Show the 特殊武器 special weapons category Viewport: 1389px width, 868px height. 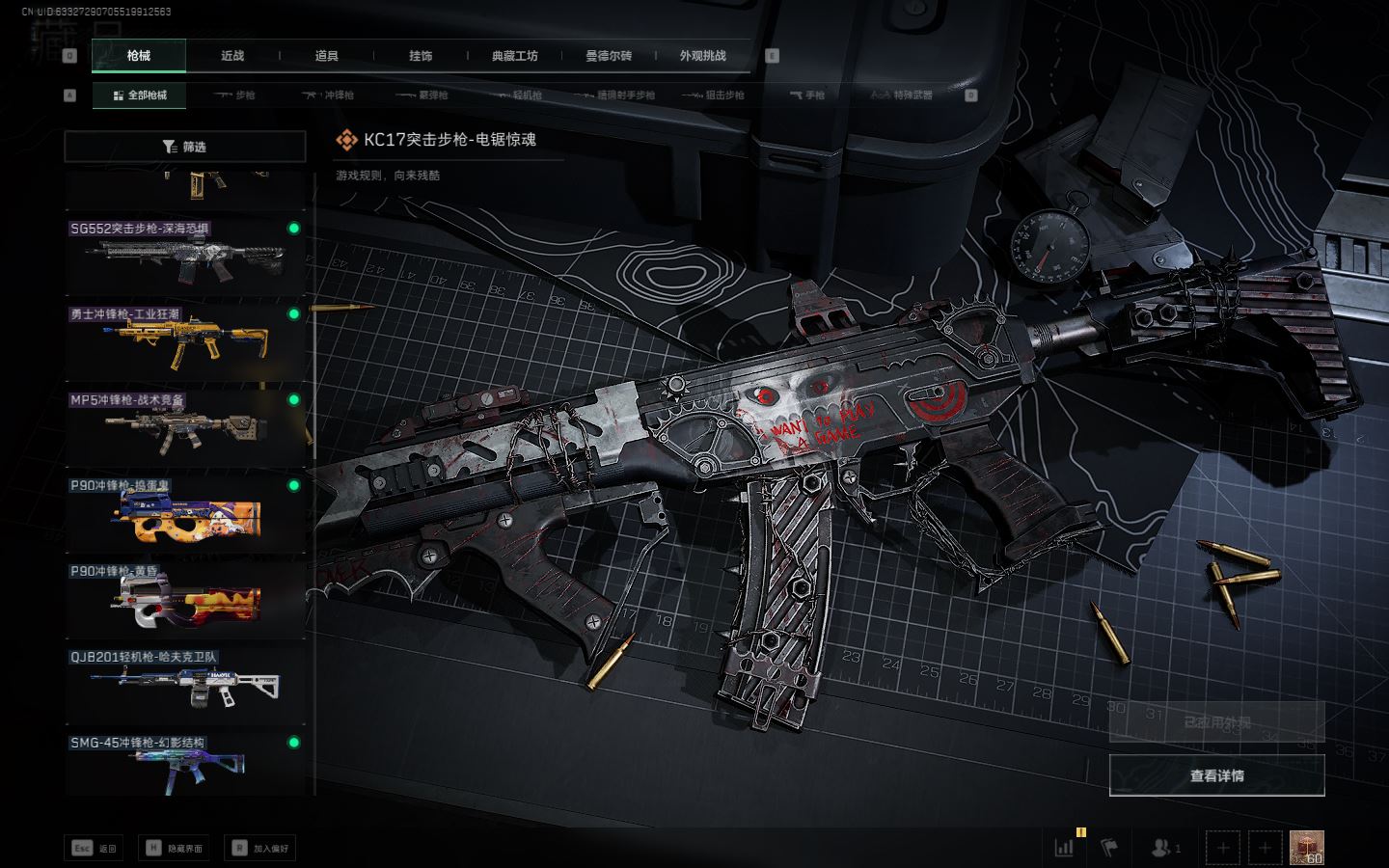[x=902, y=95]
